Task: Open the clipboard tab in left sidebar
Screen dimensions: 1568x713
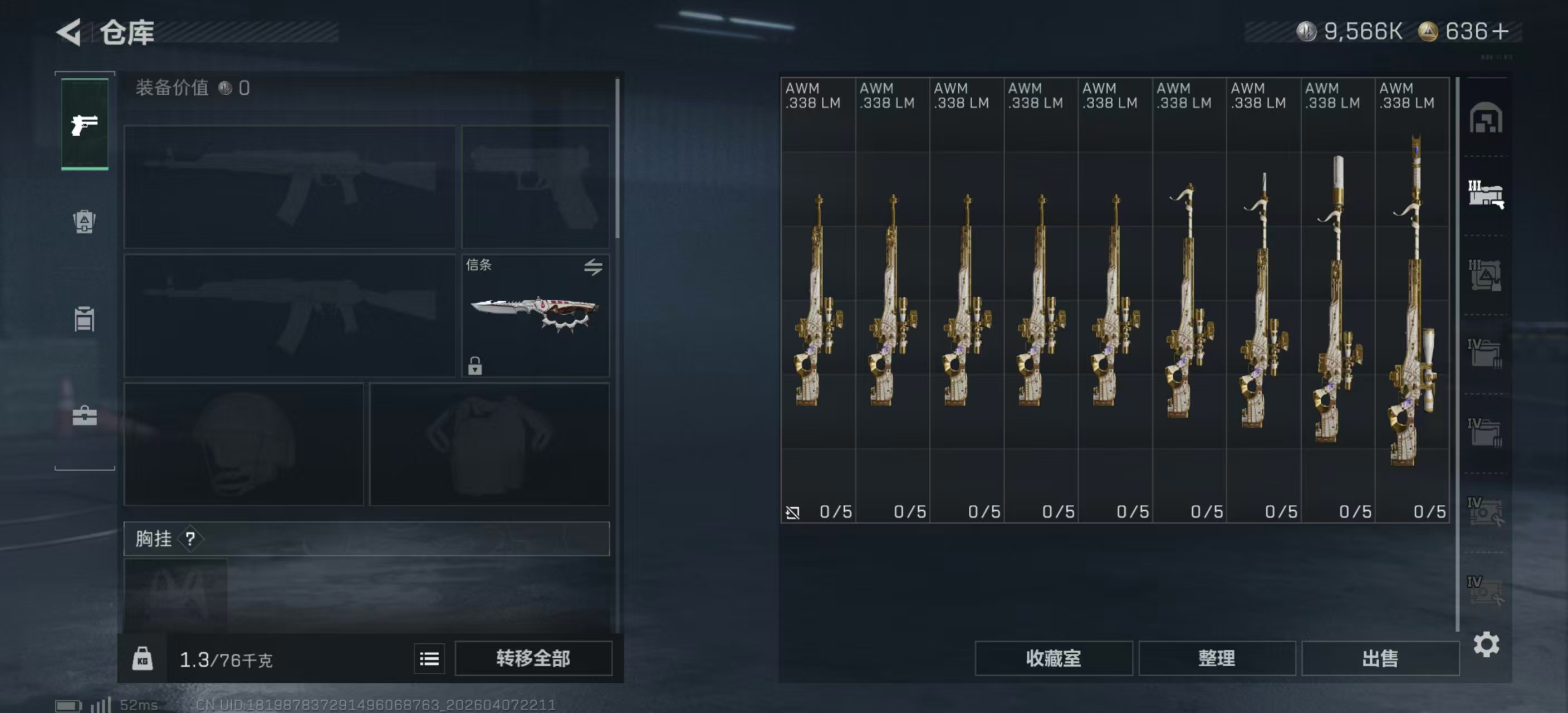Action: 85,319
